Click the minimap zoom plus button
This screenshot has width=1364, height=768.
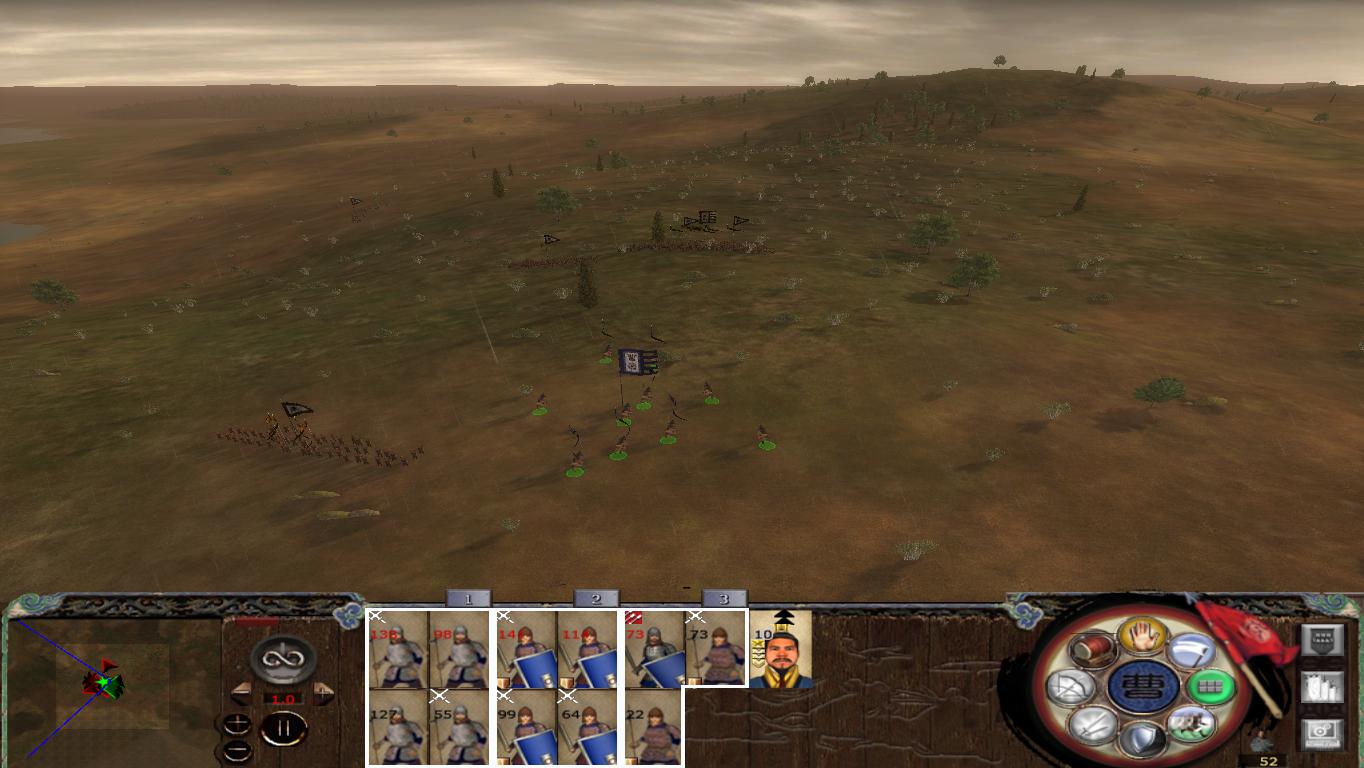pyautogui.click(x=238, y=724)
